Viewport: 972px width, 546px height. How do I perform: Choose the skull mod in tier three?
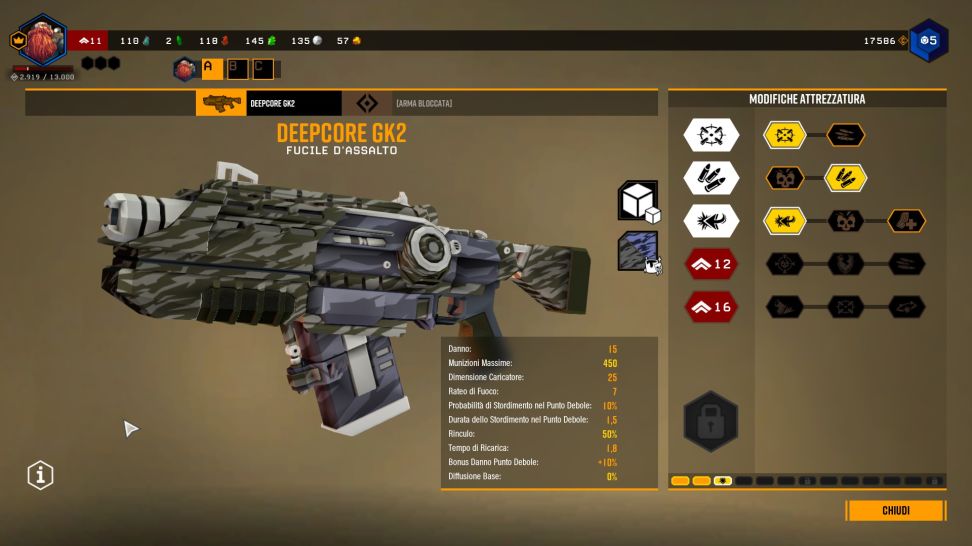(845, 221)
